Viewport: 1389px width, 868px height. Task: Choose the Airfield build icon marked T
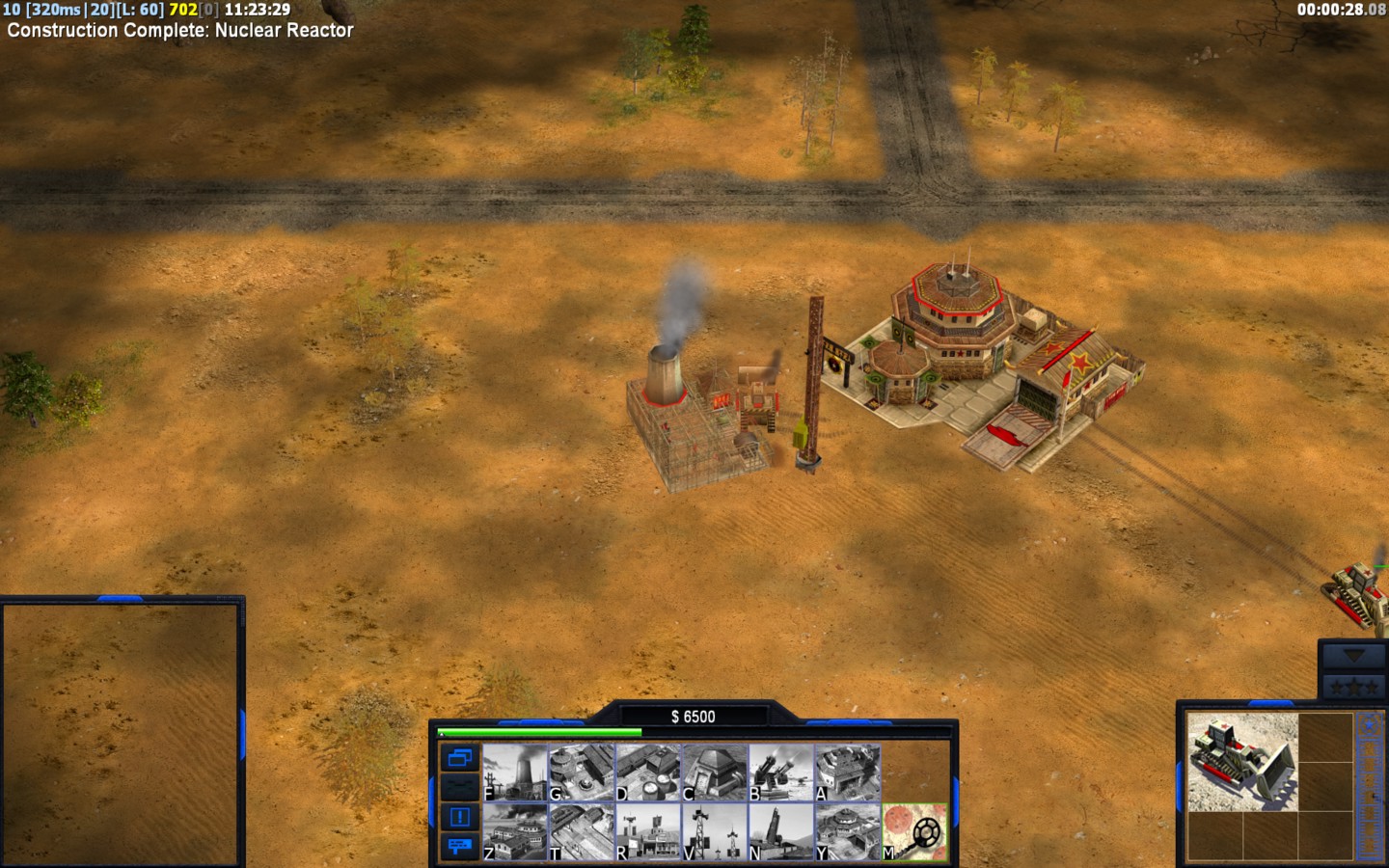tap(581, 831)
